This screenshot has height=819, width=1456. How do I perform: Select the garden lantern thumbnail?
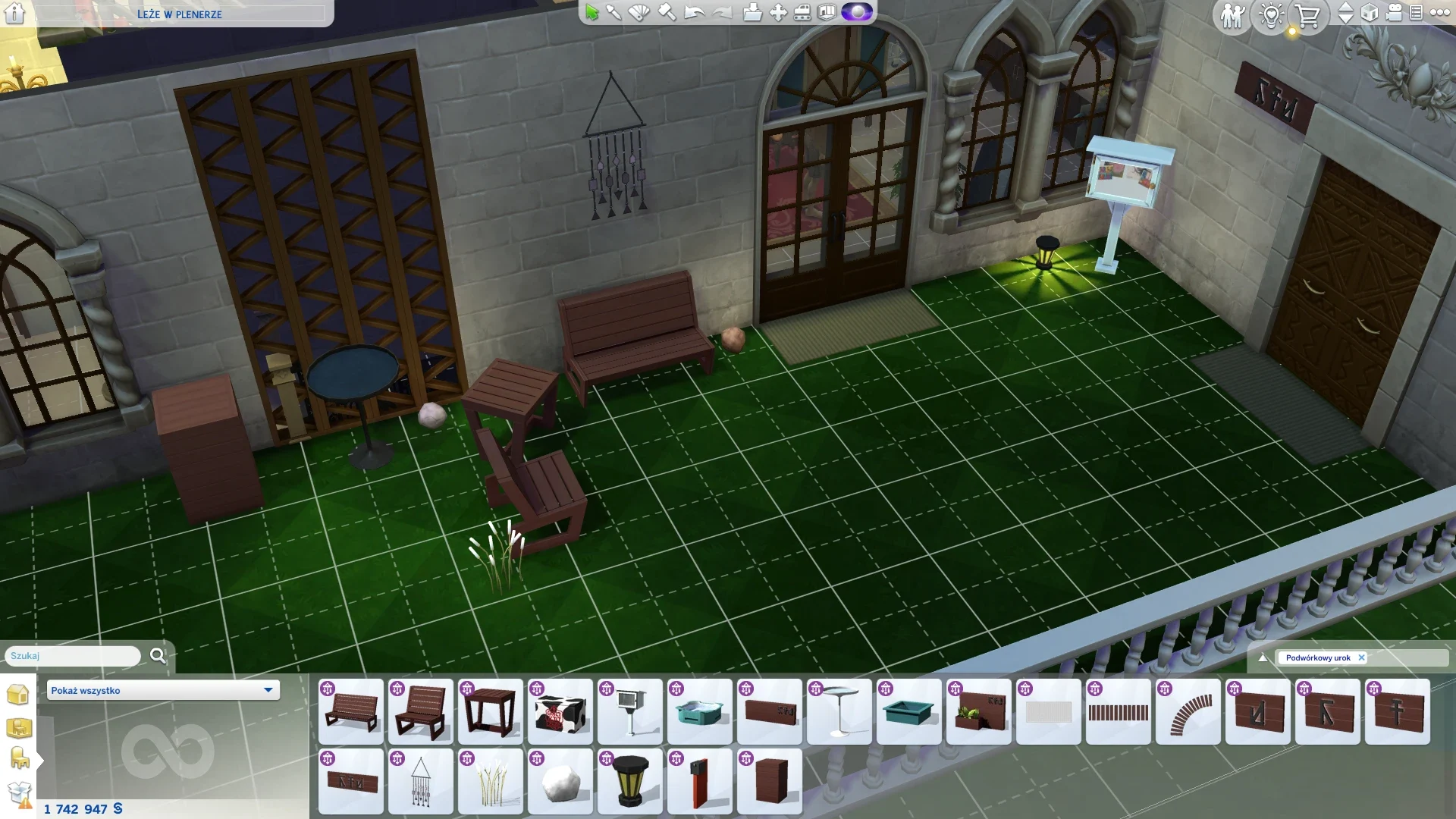coord(630,782)
